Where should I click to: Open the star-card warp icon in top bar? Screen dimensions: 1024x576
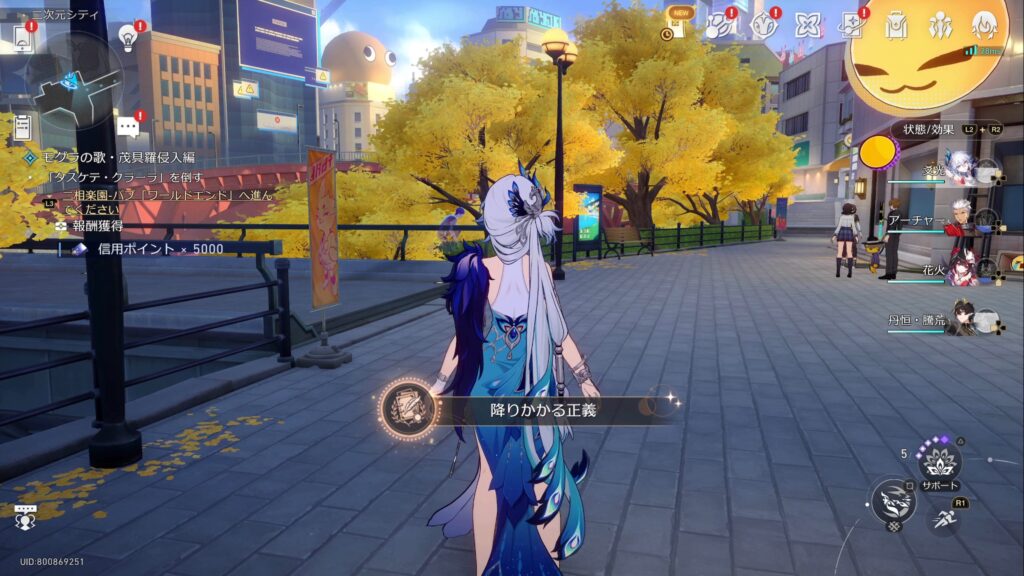coord(852,25)
